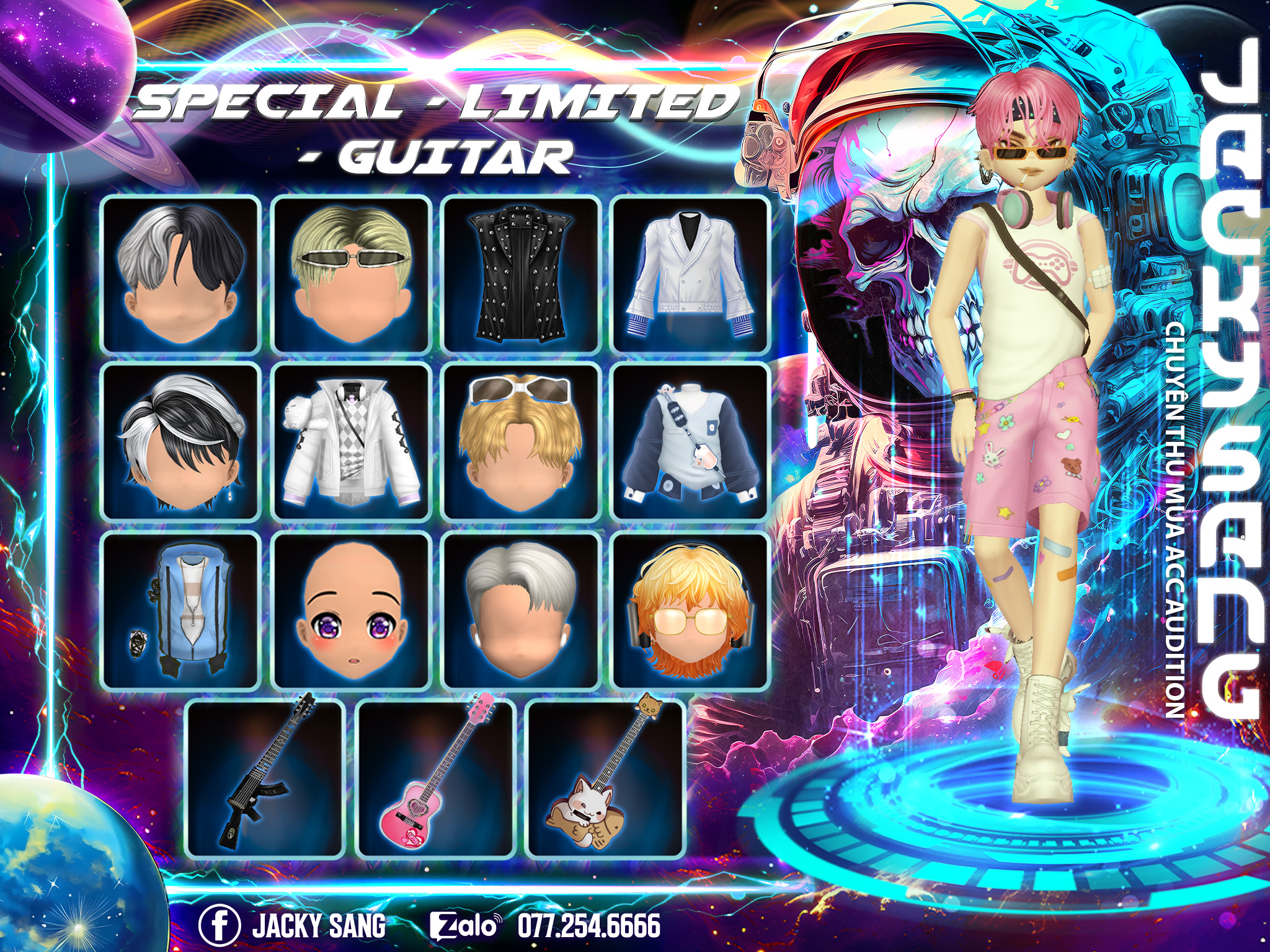Viewport: 1270px width, 952px height.
Task: Select the white double-breasted blazer tile
Action: click(x=690, y=275)
